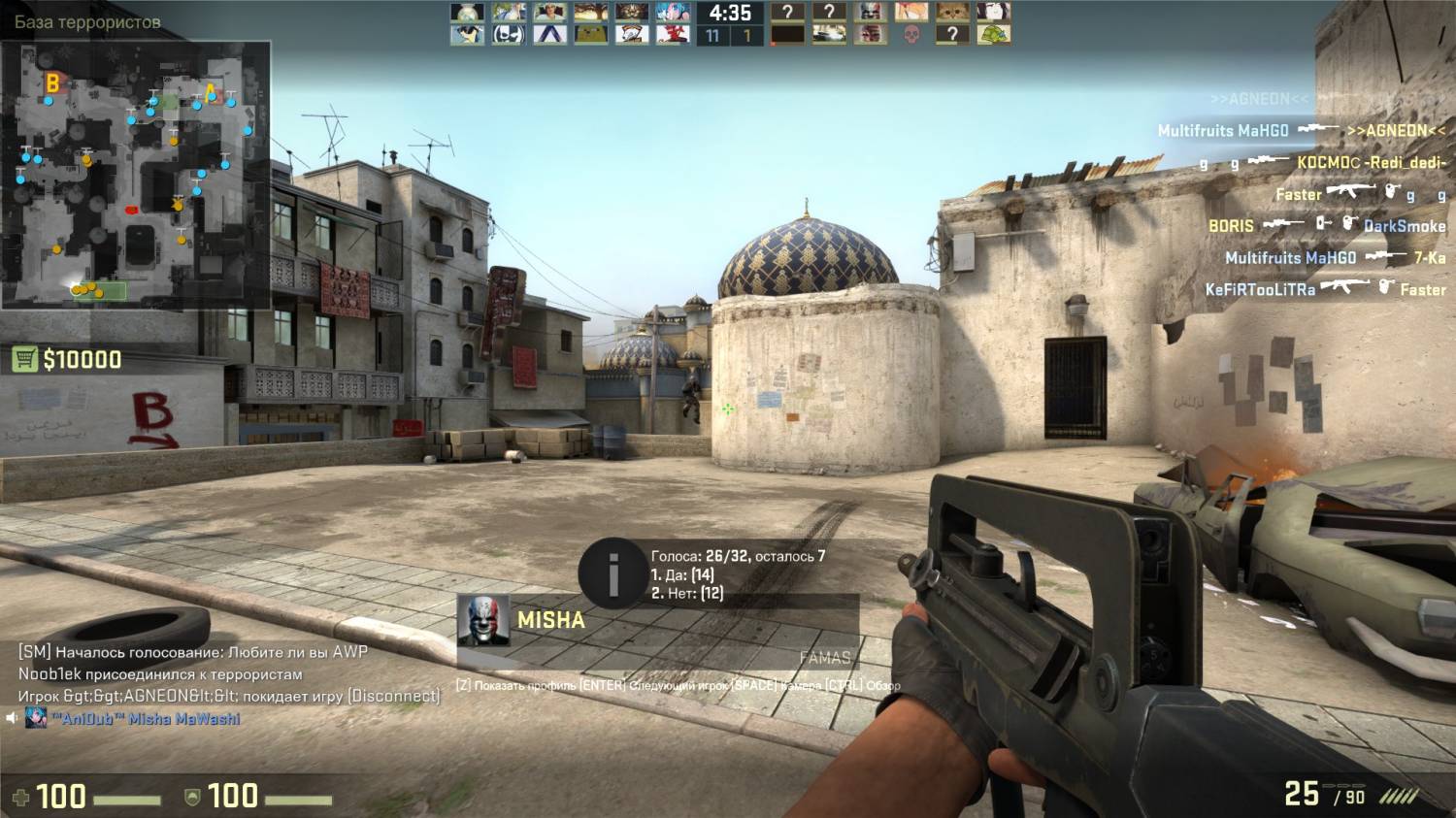The width and height of the screenshot is (1456, 818).
Task: Vote Нет in the AWP poll
Action: 686,593
